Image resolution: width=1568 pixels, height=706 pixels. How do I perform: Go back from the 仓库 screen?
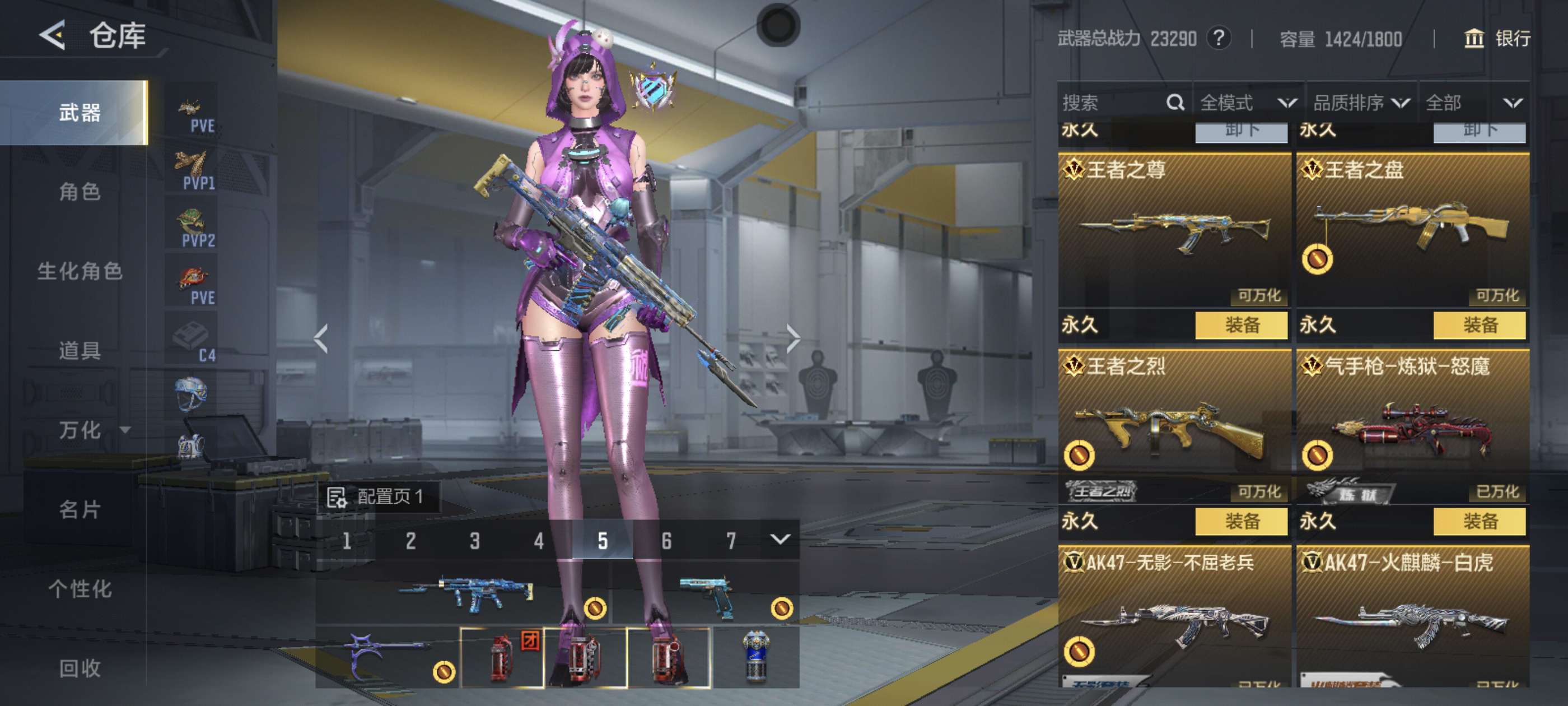coord(53,35)
